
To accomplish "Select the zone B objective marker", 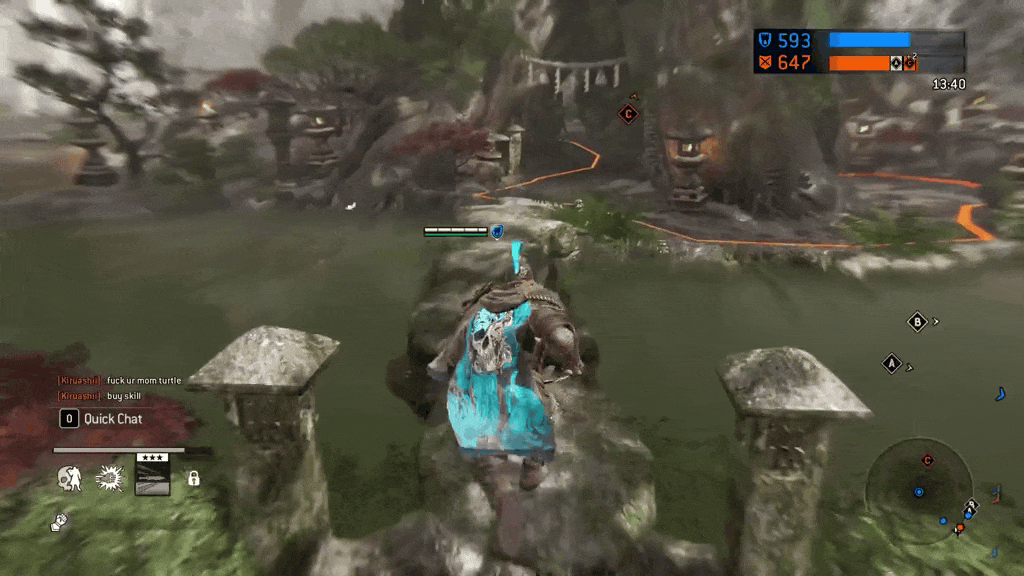I will click(917, 322).
